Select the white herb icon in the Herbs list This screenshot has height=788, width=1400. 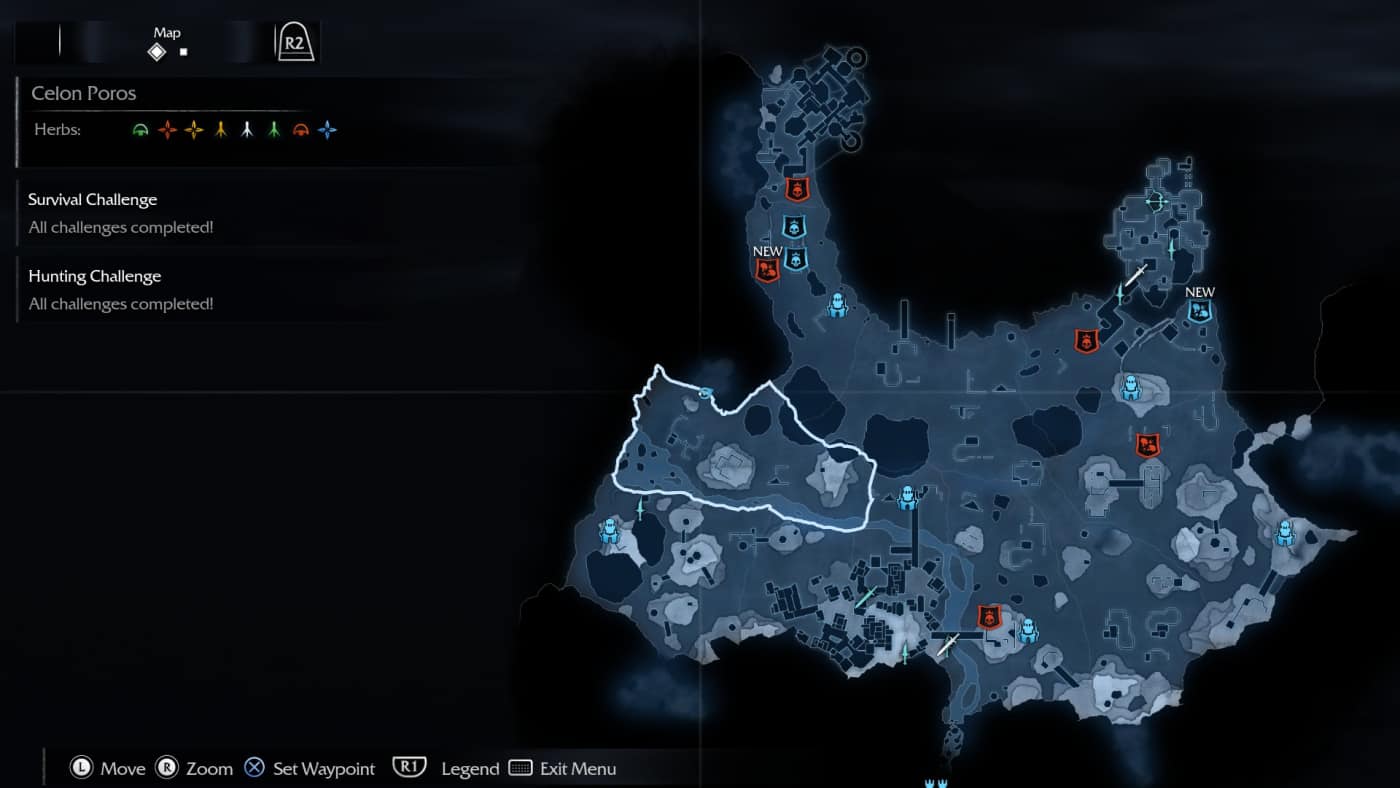pos(248,128)
